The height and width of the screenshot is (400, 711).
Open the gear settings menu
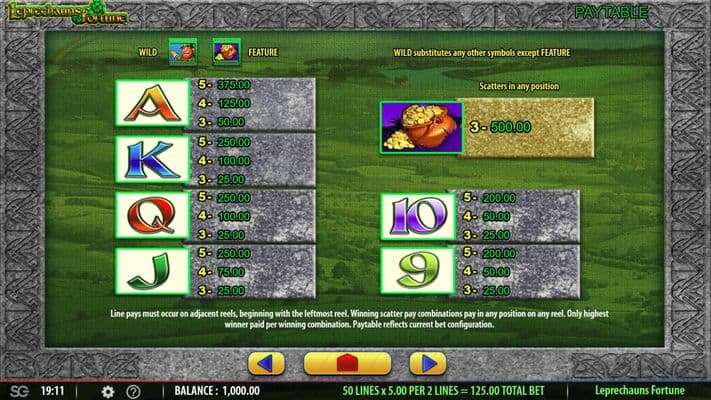click(108, 391)
